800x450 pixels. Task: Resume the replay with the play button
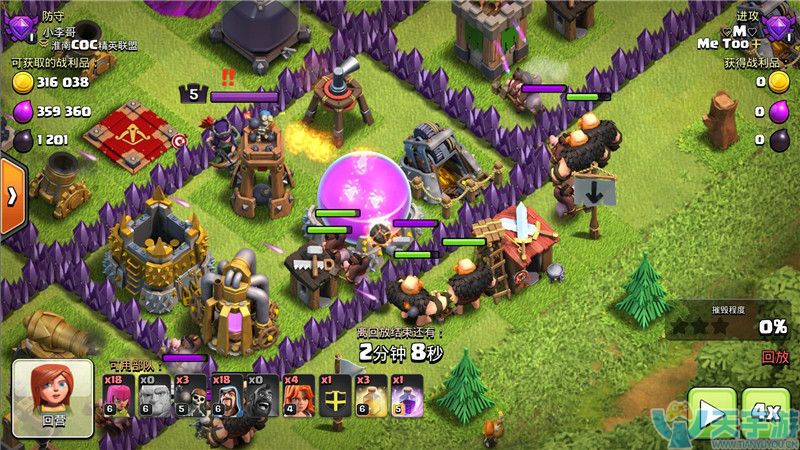coord(712,412)
